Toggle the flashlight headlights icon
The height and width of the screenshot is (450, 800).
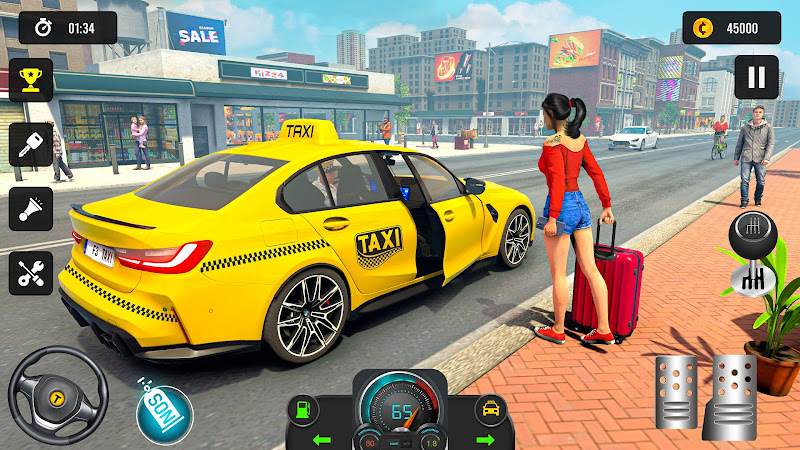coord(30,208)
